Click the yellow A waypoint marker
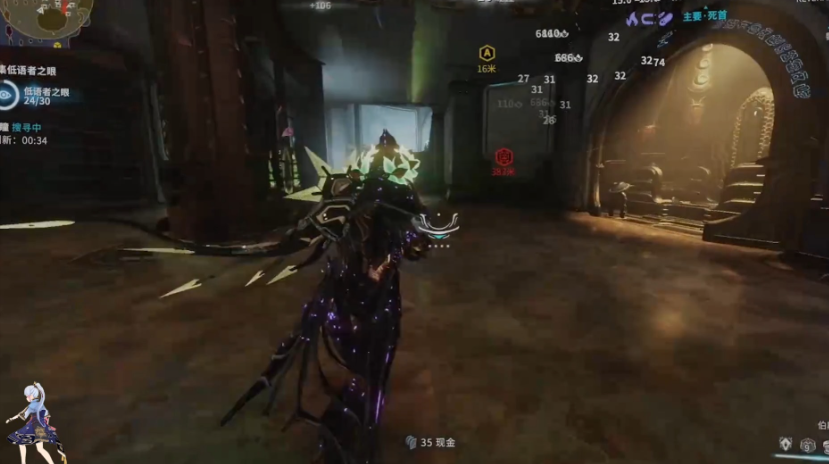 (x=487, y=53)
